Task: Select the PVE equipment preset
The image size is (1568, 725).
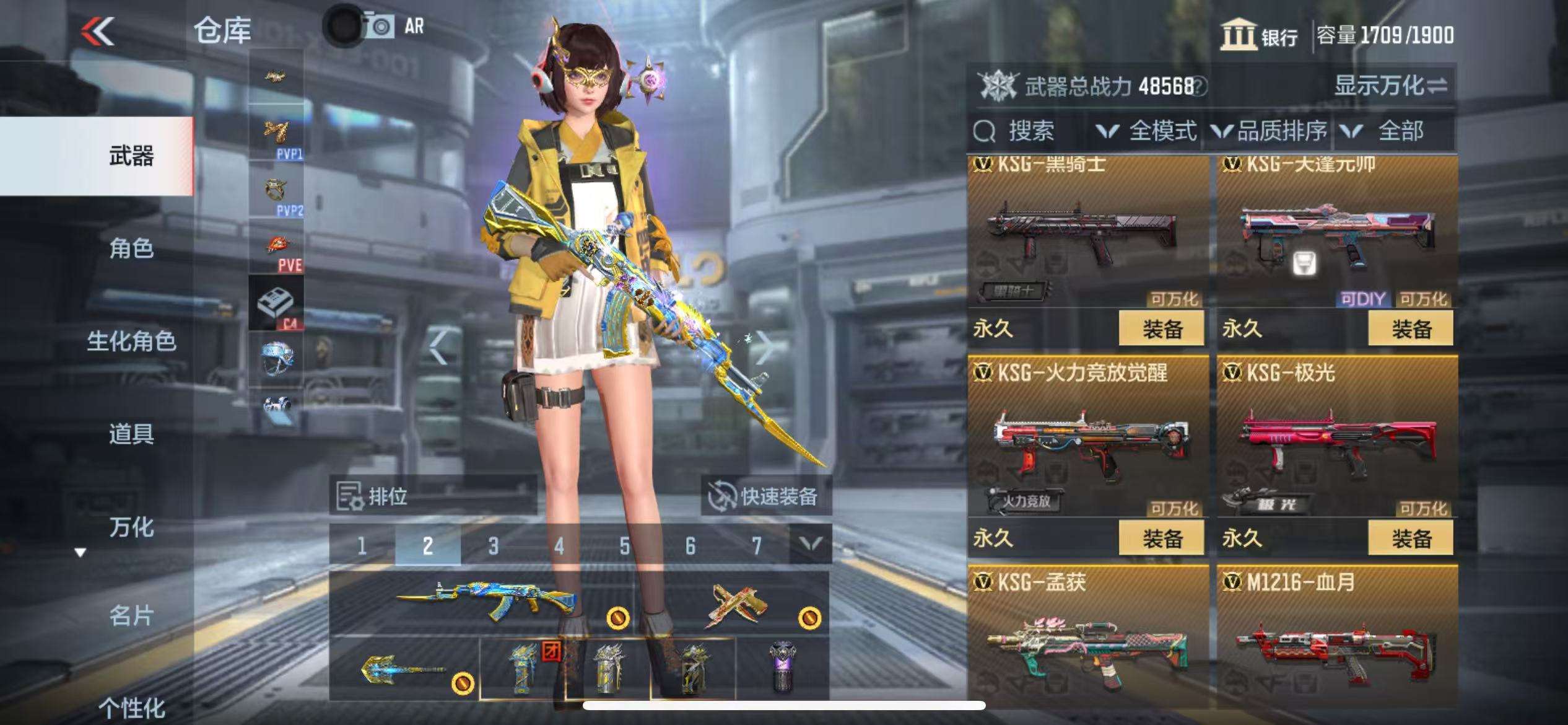Action: [277, 251]
